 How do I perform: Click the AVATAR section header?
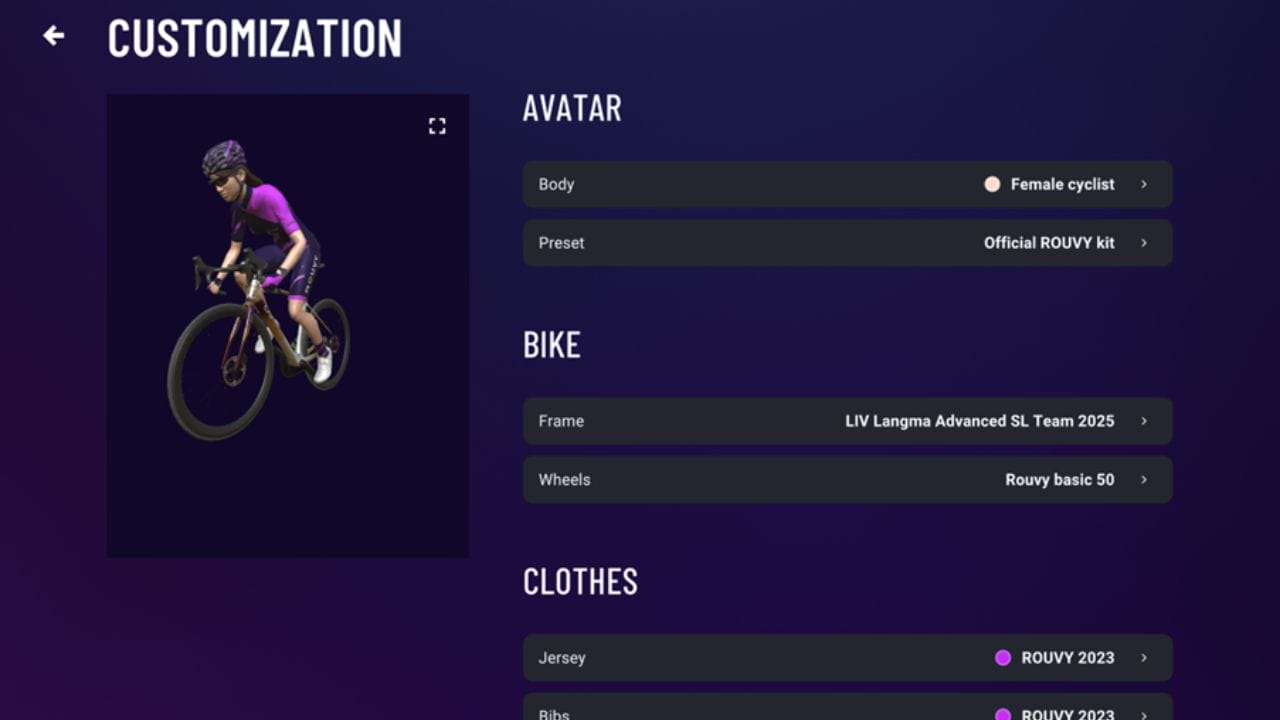coord(571,108)
